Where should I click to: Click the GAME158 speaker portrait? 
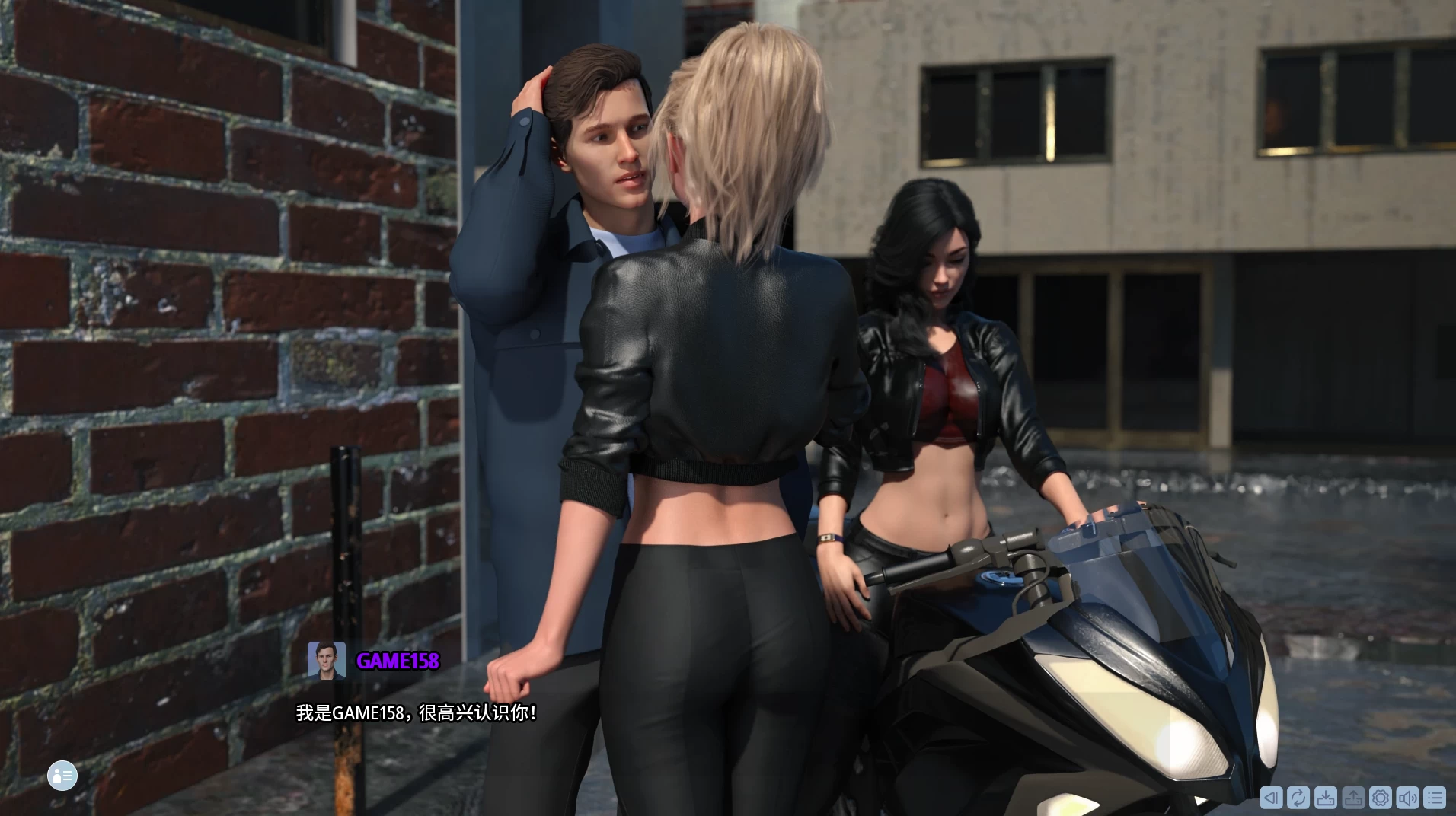point(327,660)
